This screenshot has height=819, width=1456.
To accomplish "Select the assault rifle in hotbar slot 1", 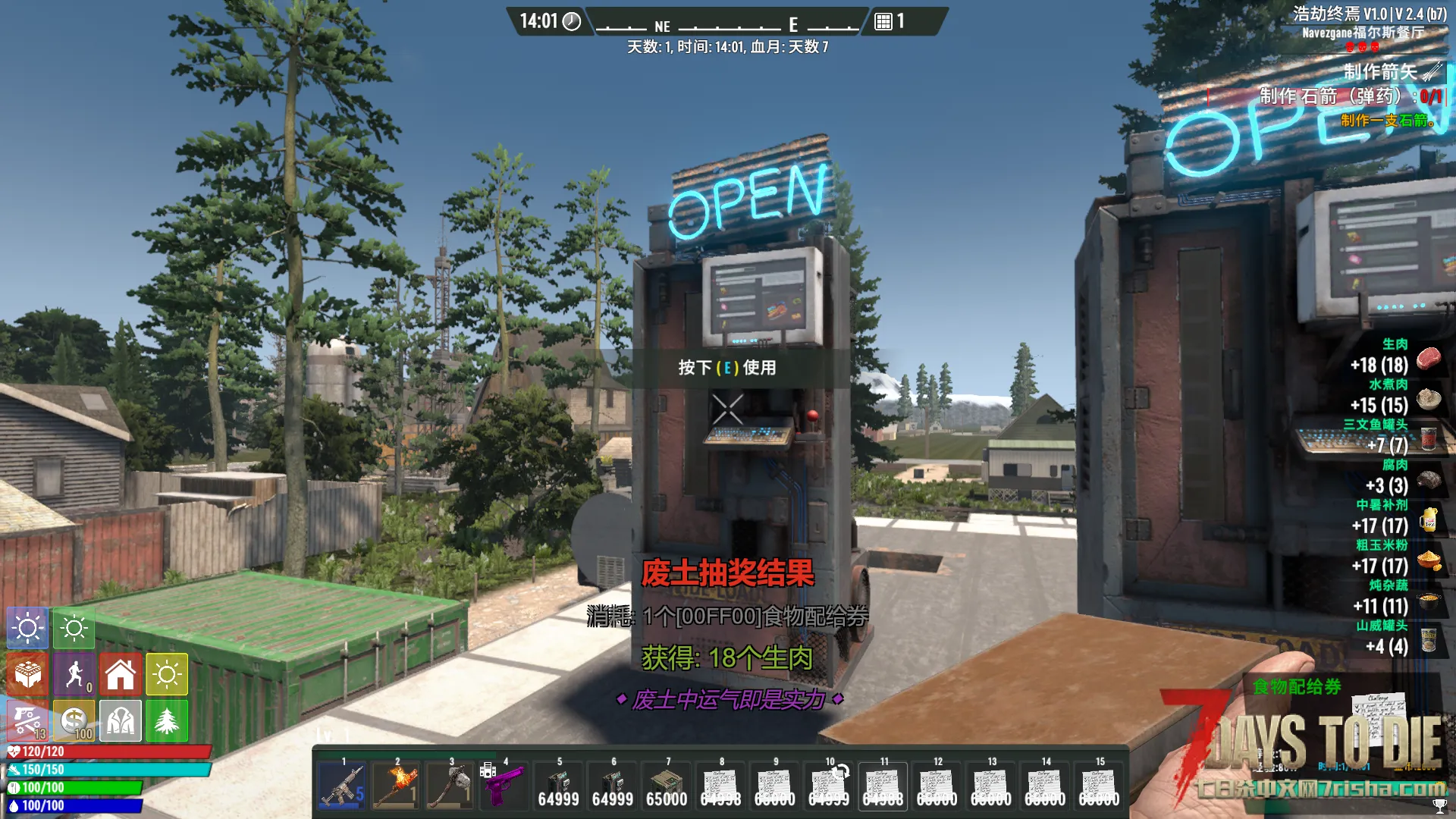I will (x=343, y=786).
